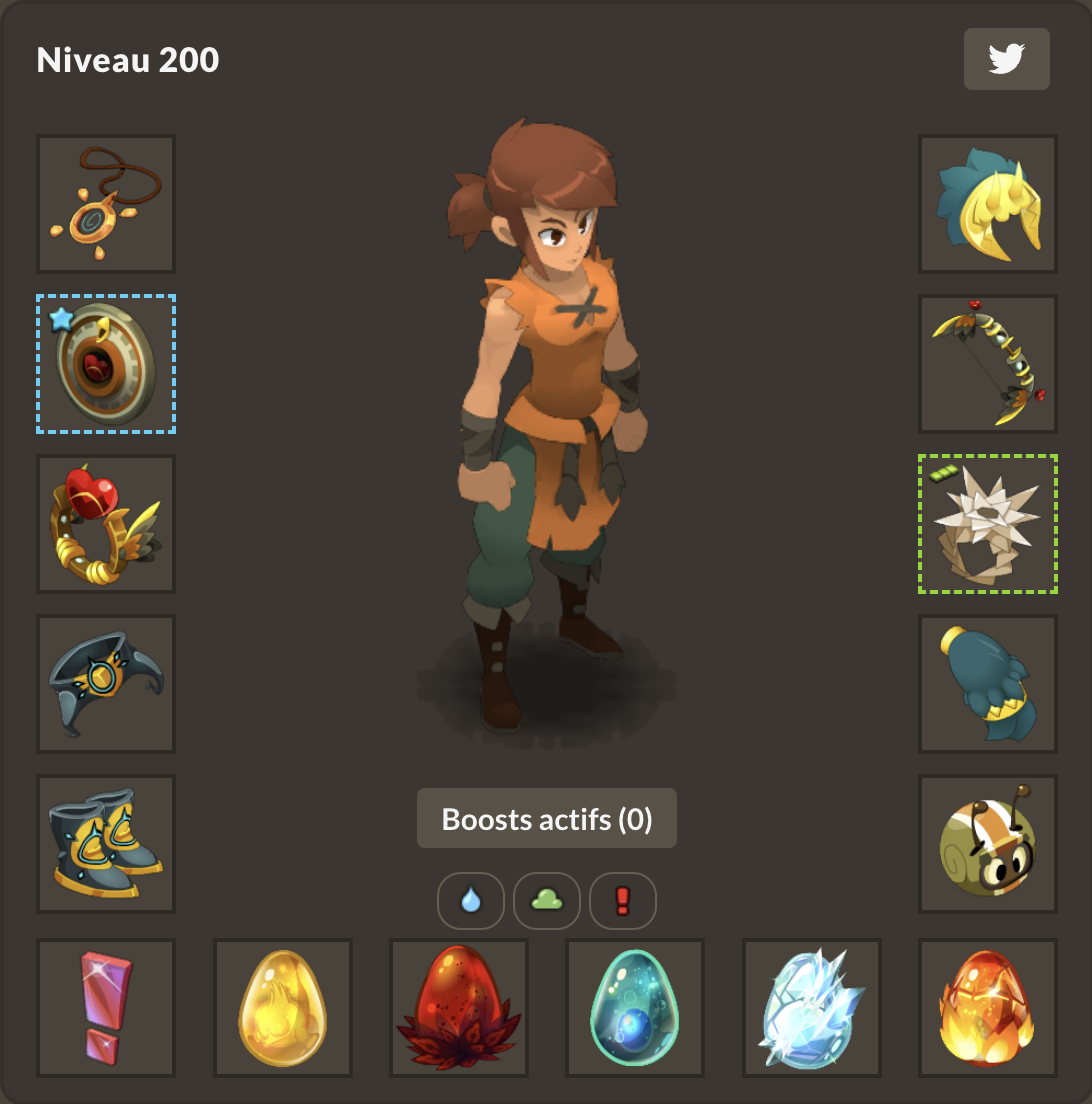1092x1104 pixels.
Task: Select the golden horned helmet slot
Action: coord(988,204)
